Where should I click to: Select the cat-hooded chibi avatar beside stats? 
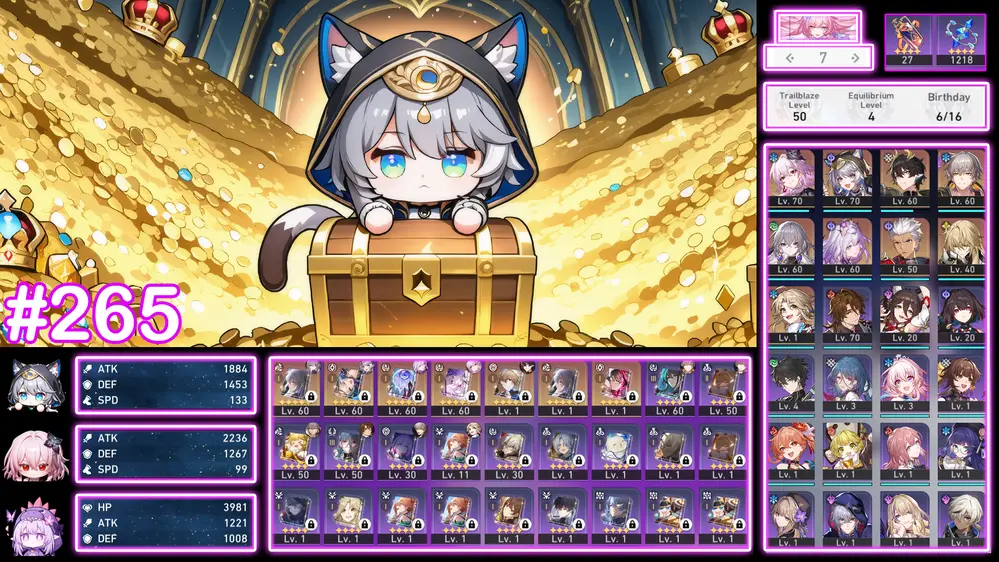pos(33,385)
